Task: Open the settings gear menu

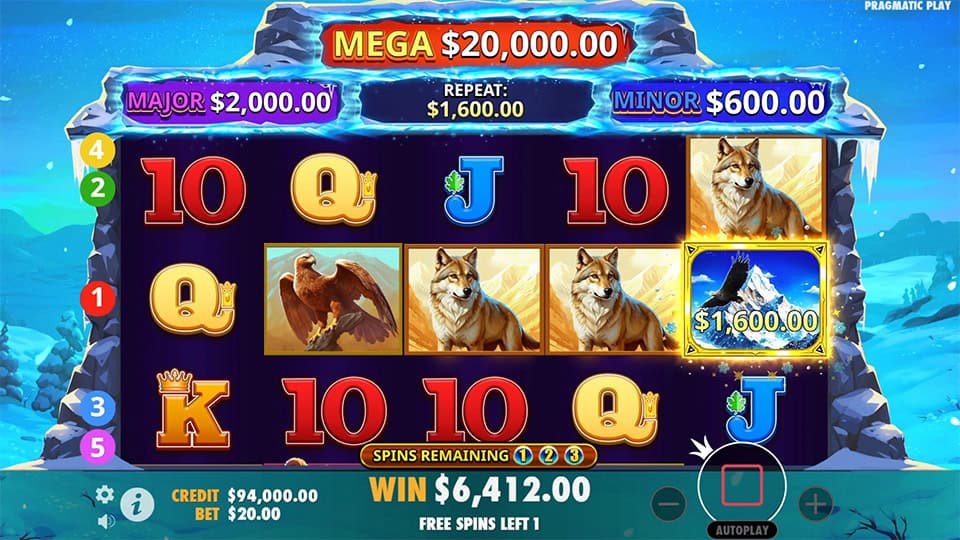Action: [105, 494]
